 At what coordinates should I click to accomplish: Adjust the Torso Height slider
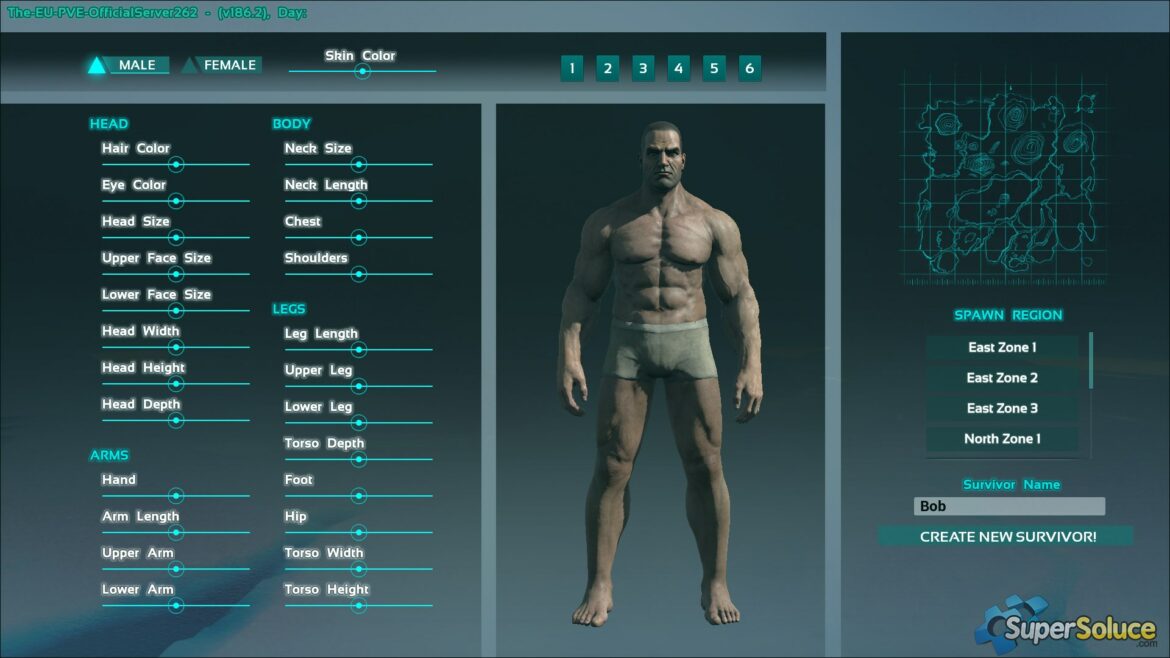pyautogui.click(x=359, y=605)
